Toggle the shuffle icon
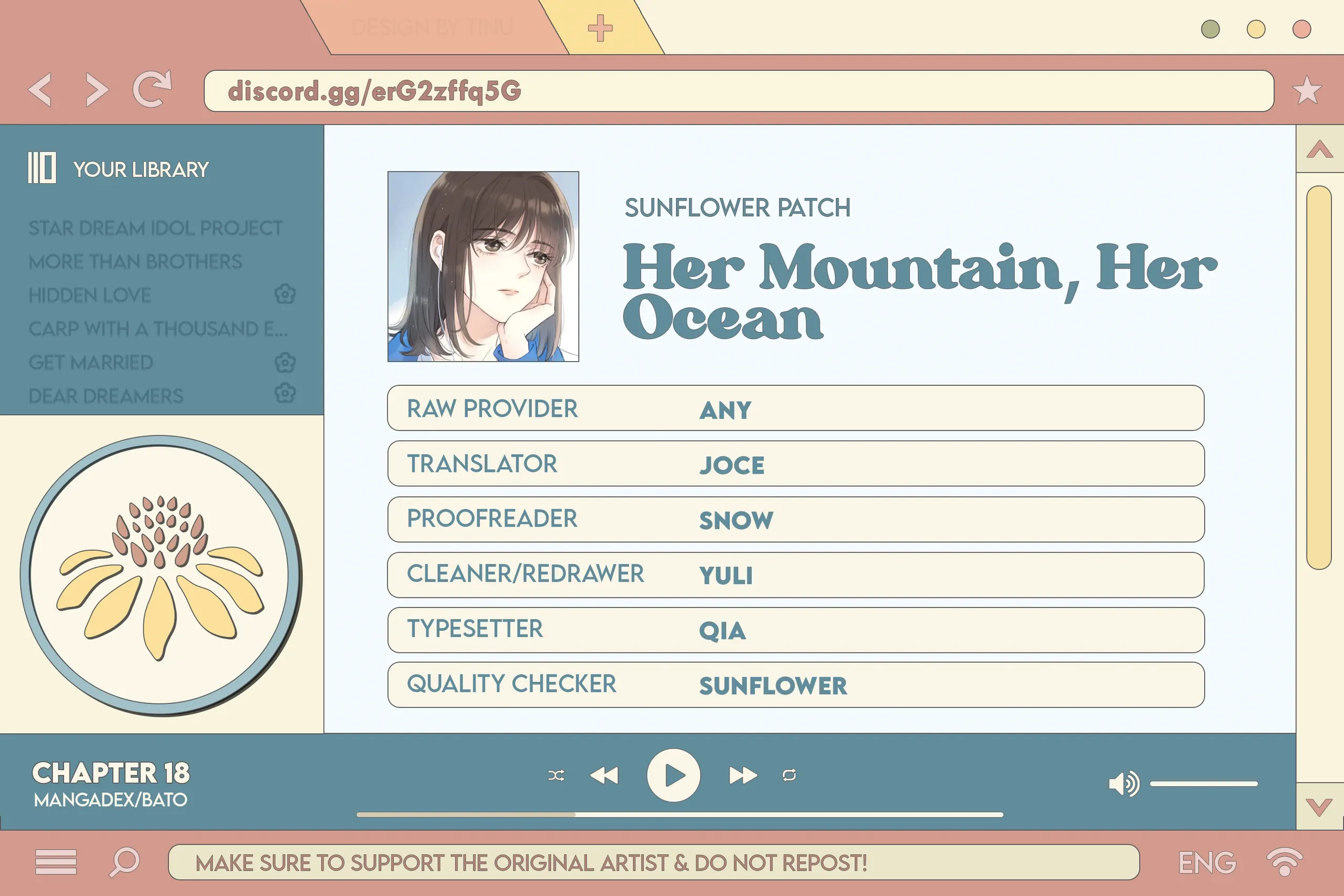1344x896 pixels. 556,775
